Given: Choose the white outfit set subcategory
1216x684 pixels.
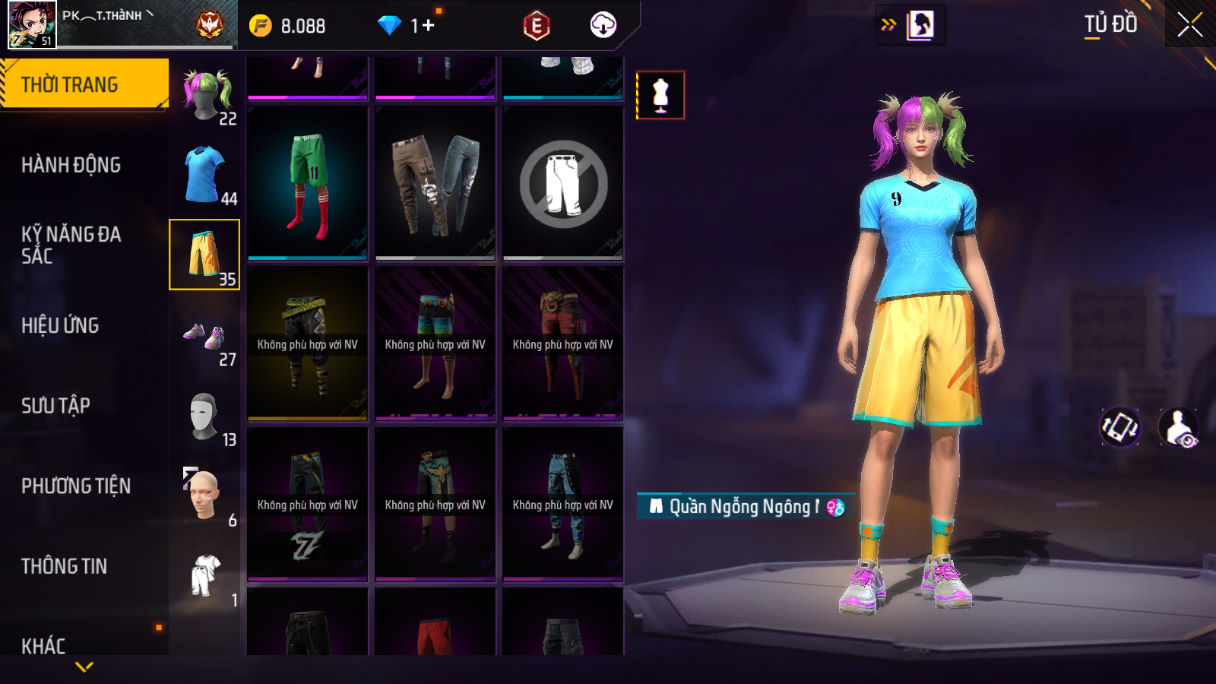Looking at the screenshot, I should pos(205,576).
